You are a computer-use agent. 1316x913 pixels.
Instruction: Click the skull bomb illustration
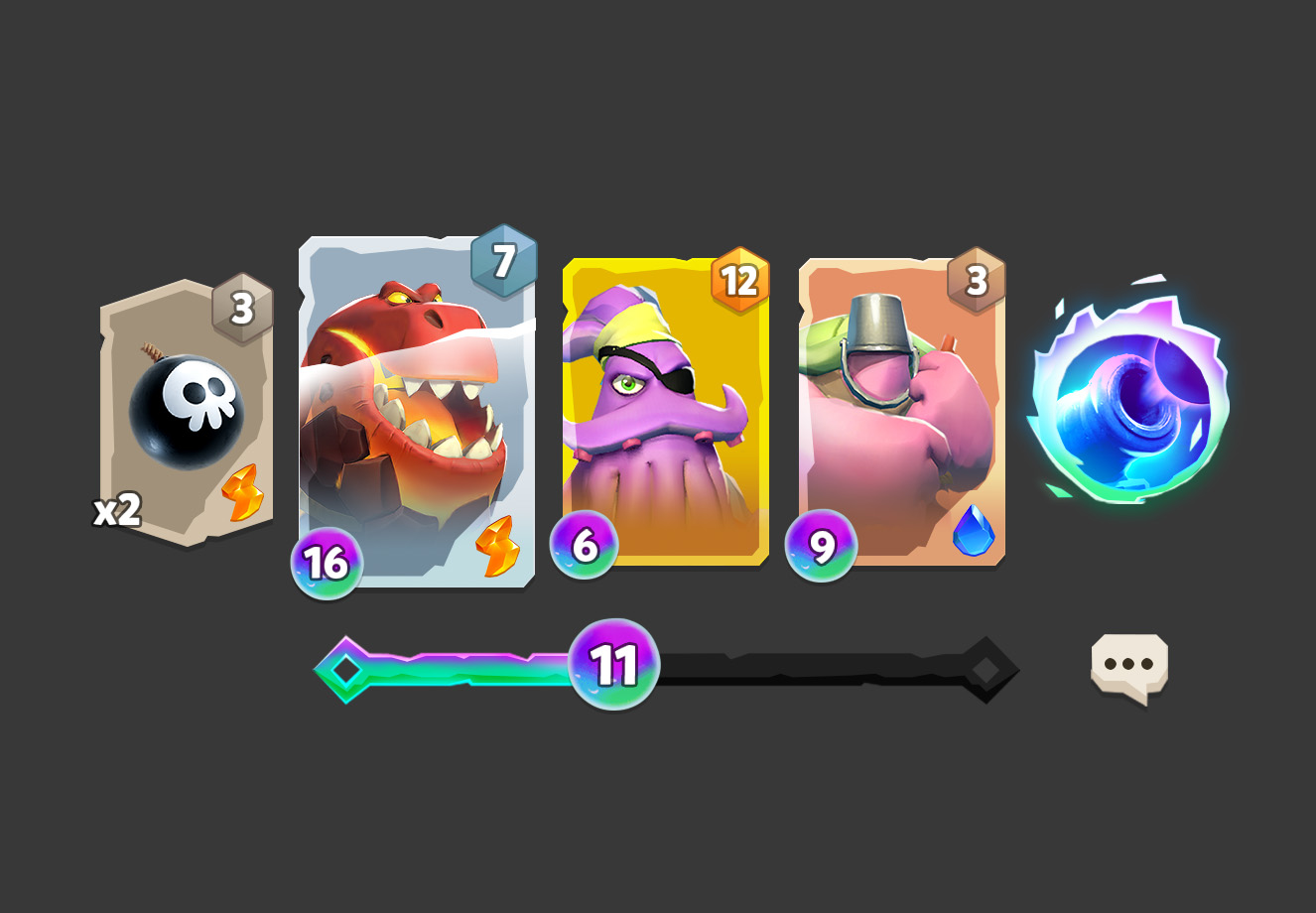pyautogui.click(x=186, y=410)
